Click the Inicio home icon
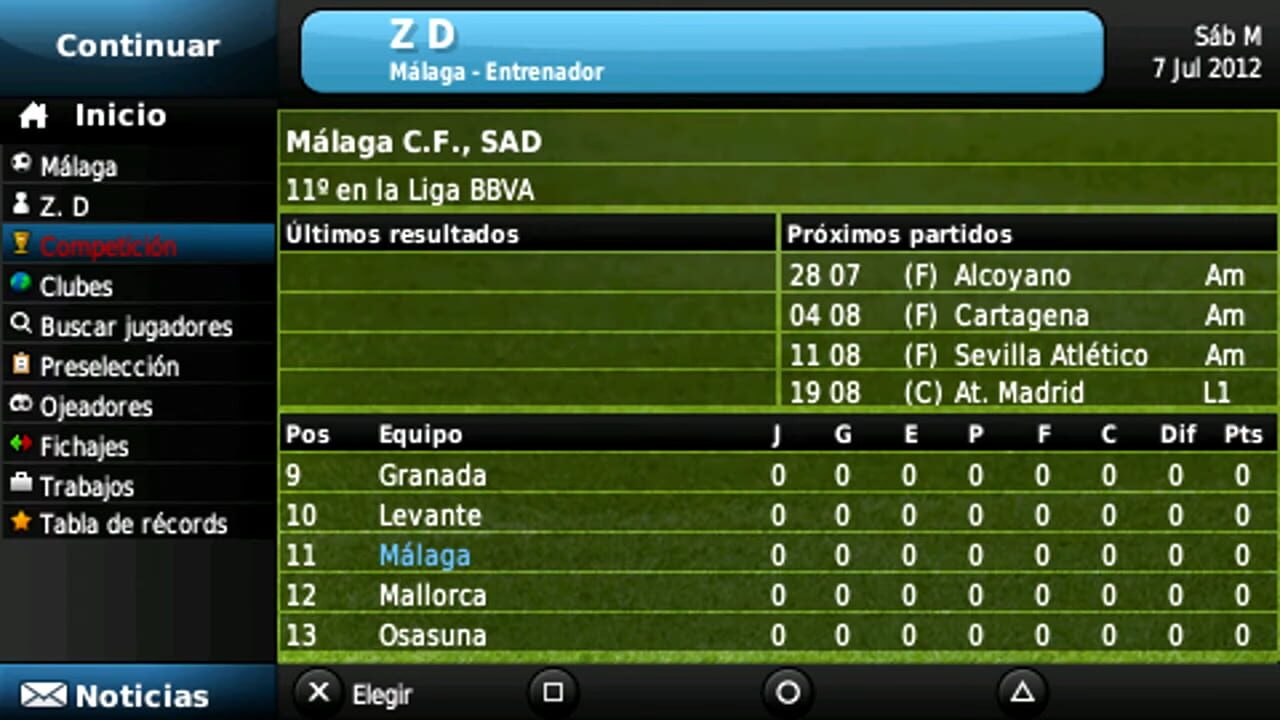The height and width of the screenshot is (720, 1280). (x=33, y=115)
